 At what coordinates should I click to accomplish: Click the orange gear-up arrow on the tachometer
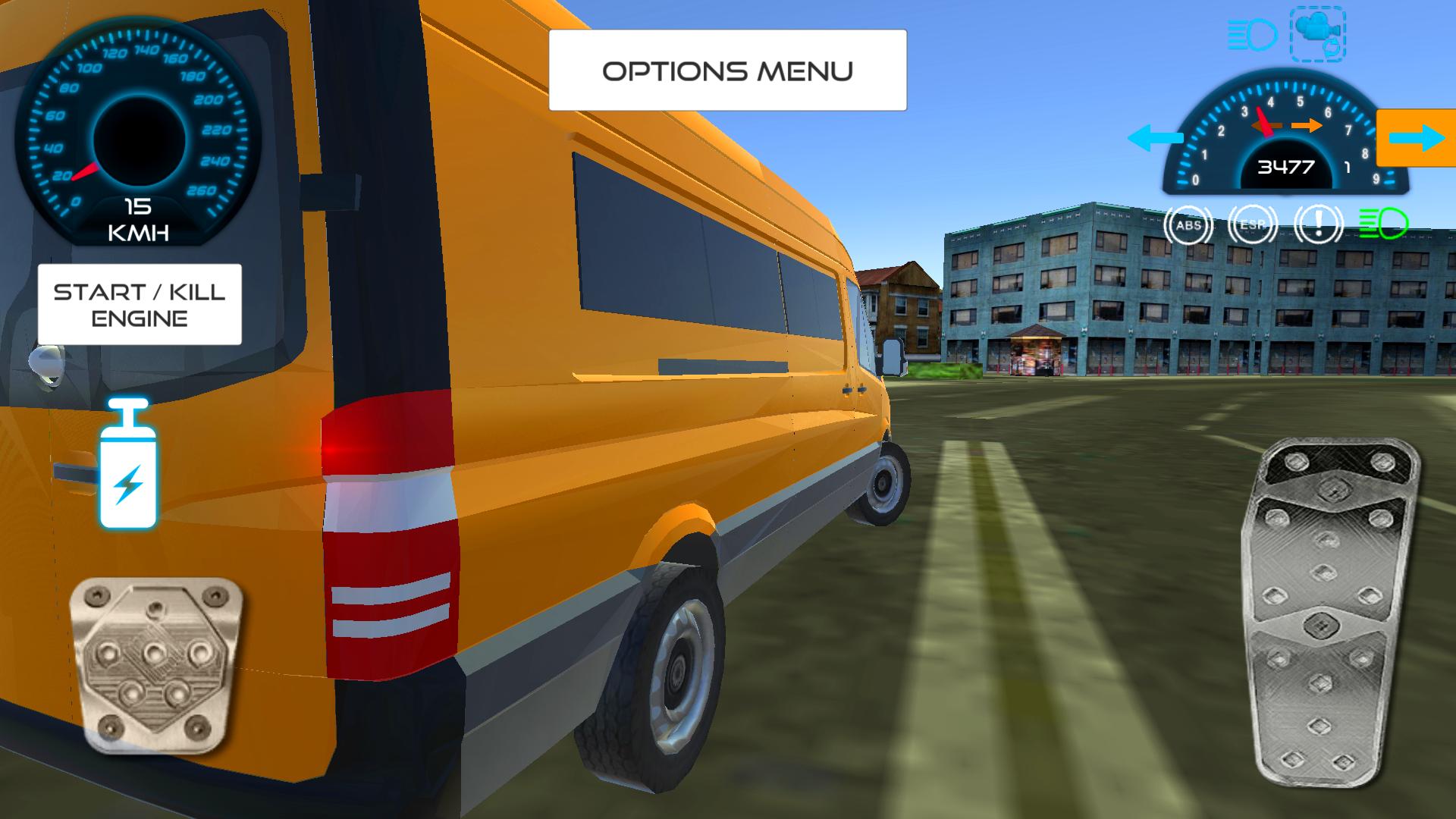tap(1307, 125)
